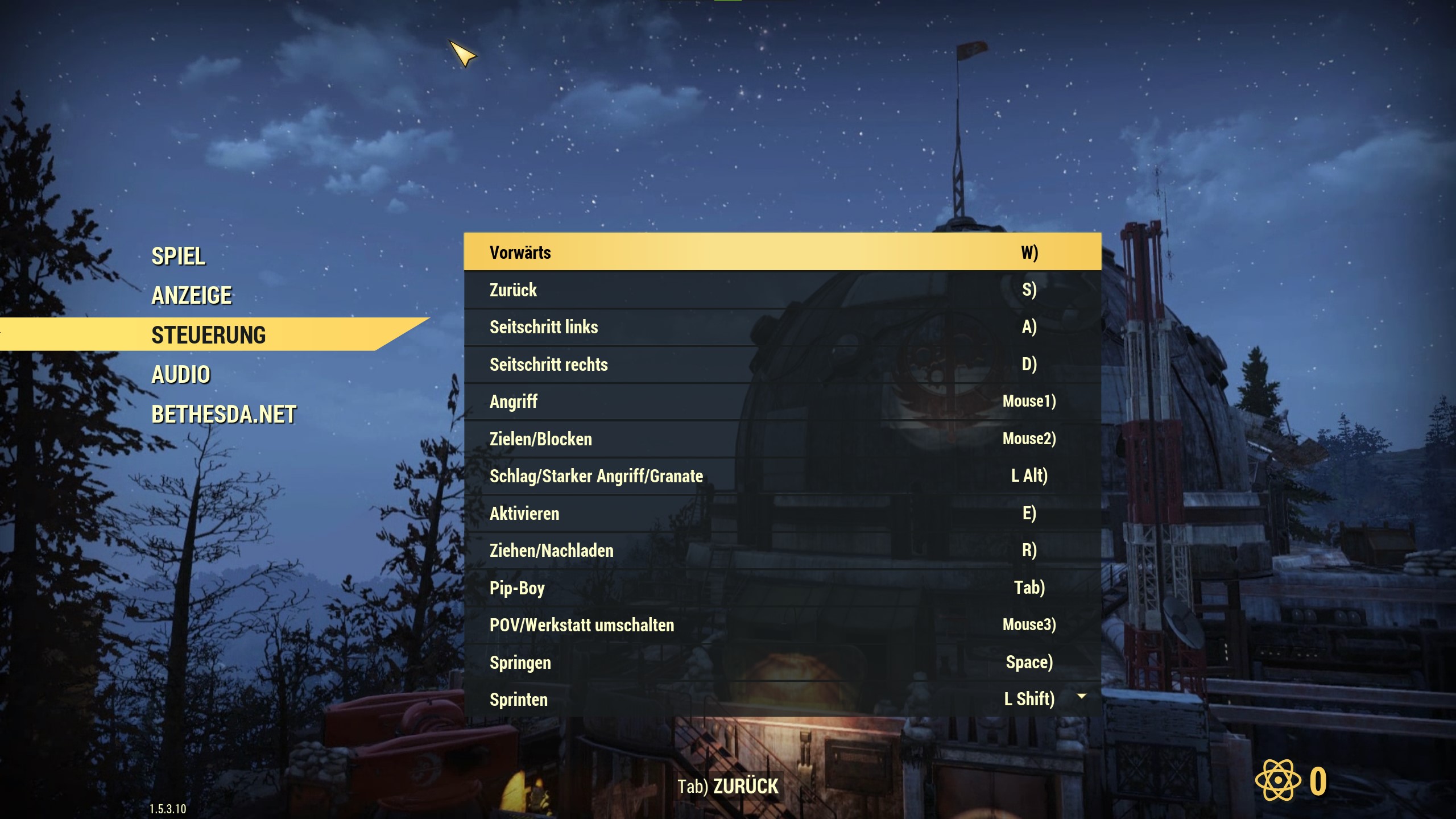This screenshot has height=819, width=1456.
Task: Click the down arrow to show more bindings
Action: [1082, 696]
